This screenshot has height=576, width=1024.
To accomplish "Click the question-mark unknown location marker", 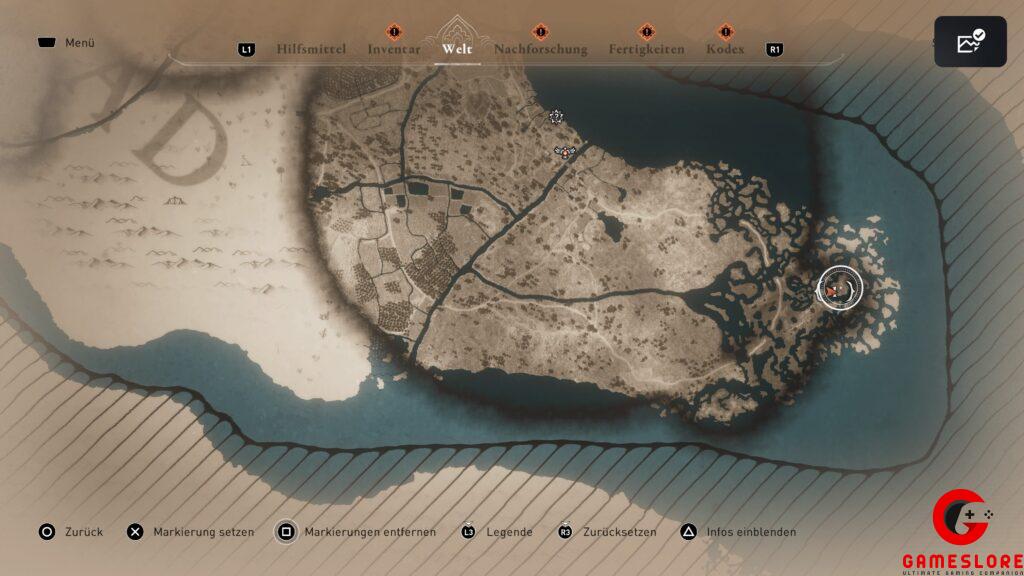I will (556, 117).
